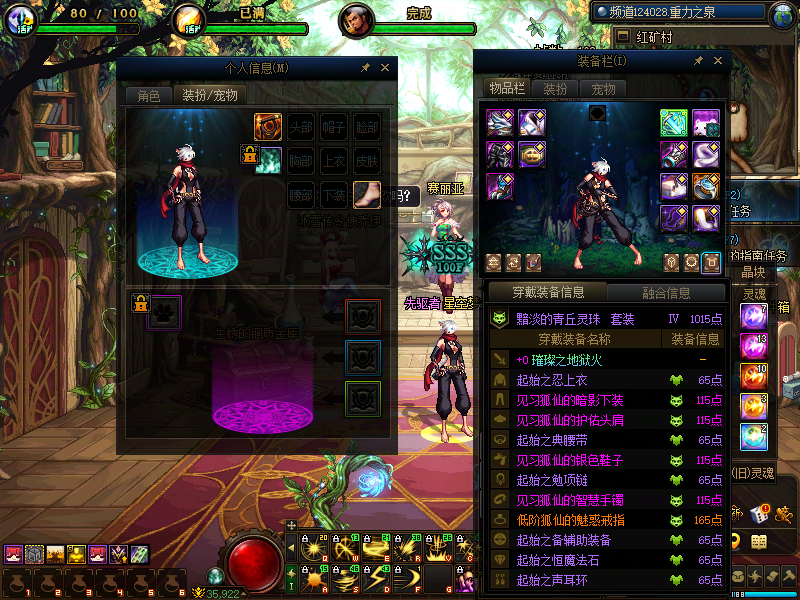
Task: Select the bare foot avatar slot
Action: (367, 194)
